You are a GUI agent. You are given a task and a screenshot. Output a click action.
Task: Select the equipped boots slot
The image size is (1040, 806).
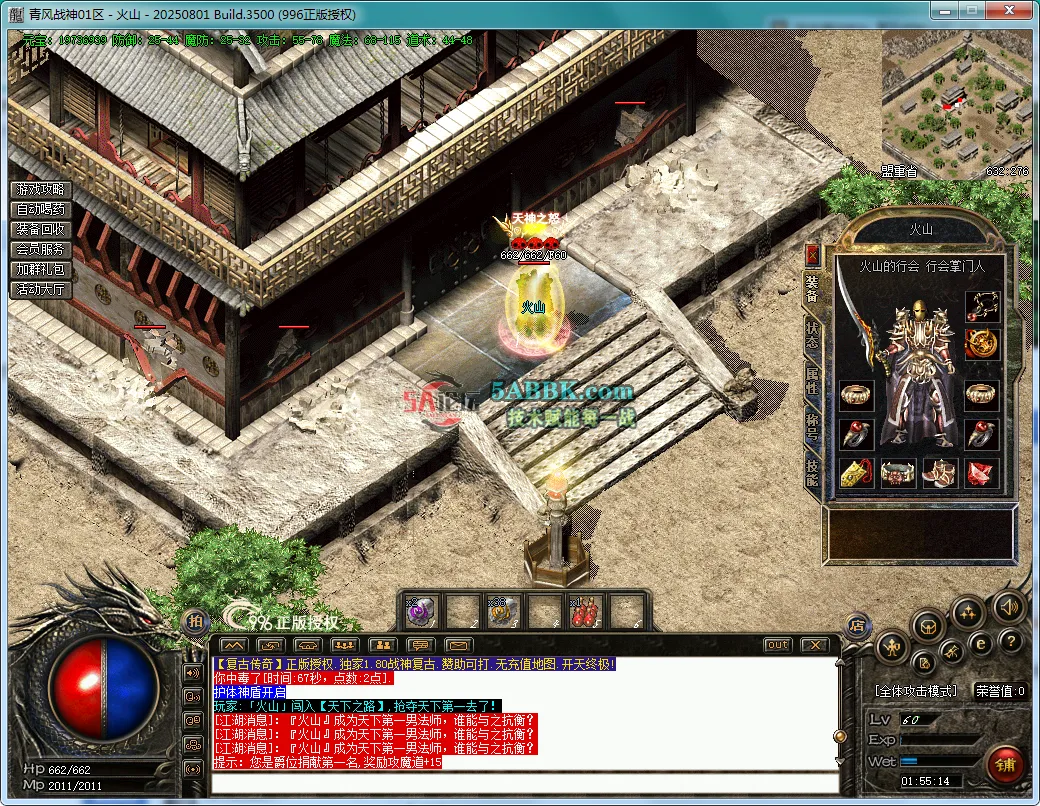coord(940,473)
